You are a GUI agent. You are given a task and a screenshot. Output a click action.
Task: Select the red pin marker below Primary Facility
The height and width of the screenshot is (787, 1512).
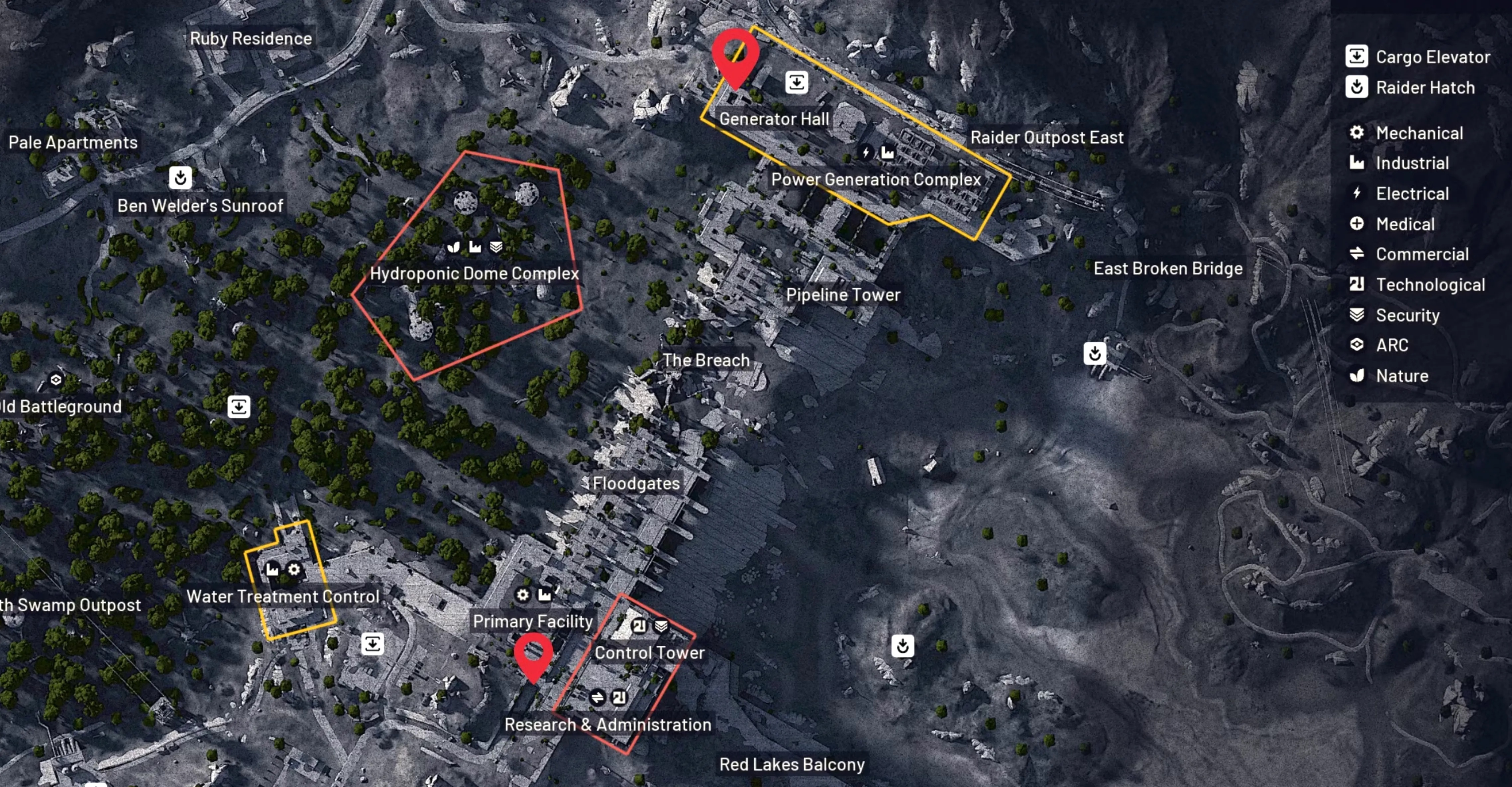pos(533,655)
